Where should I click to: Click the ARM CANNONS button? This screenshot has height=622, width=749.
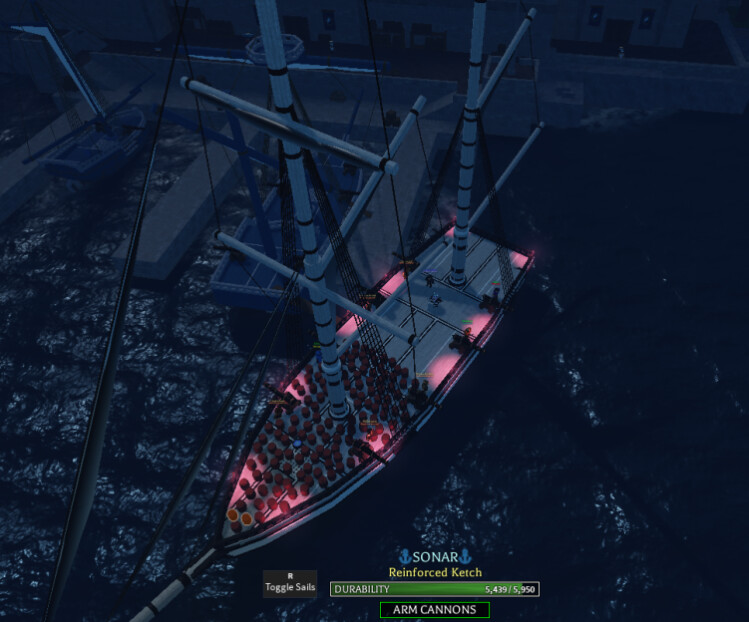pos(434,609)
